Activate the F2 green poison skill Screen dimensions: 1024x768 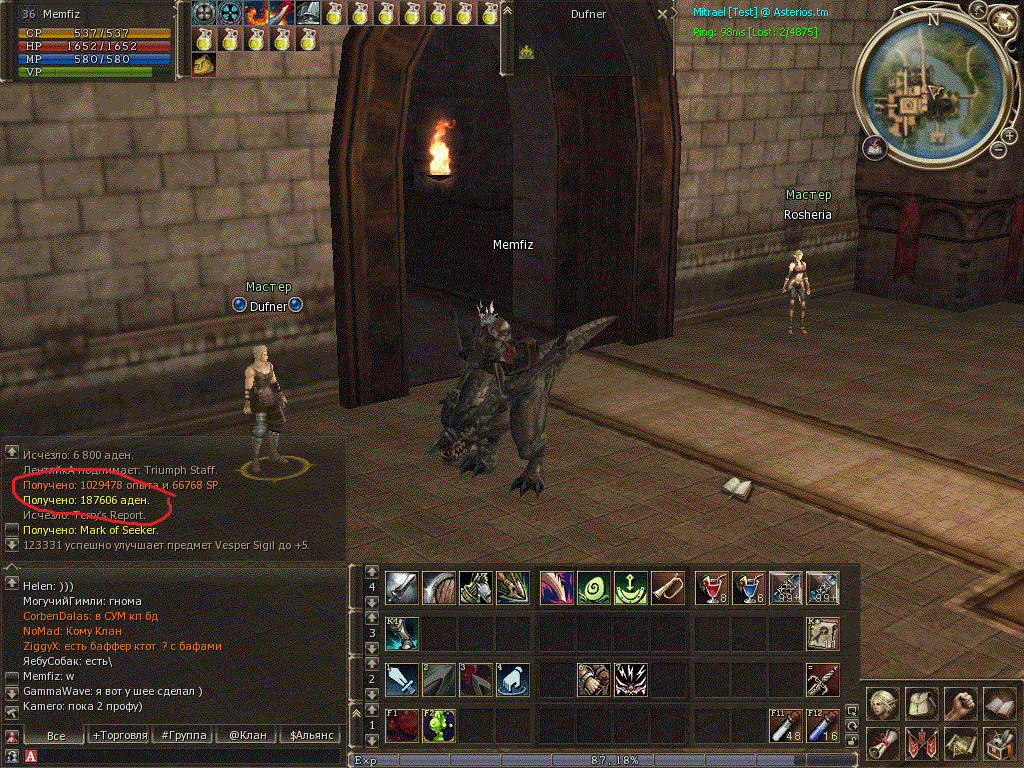(438, 726)
